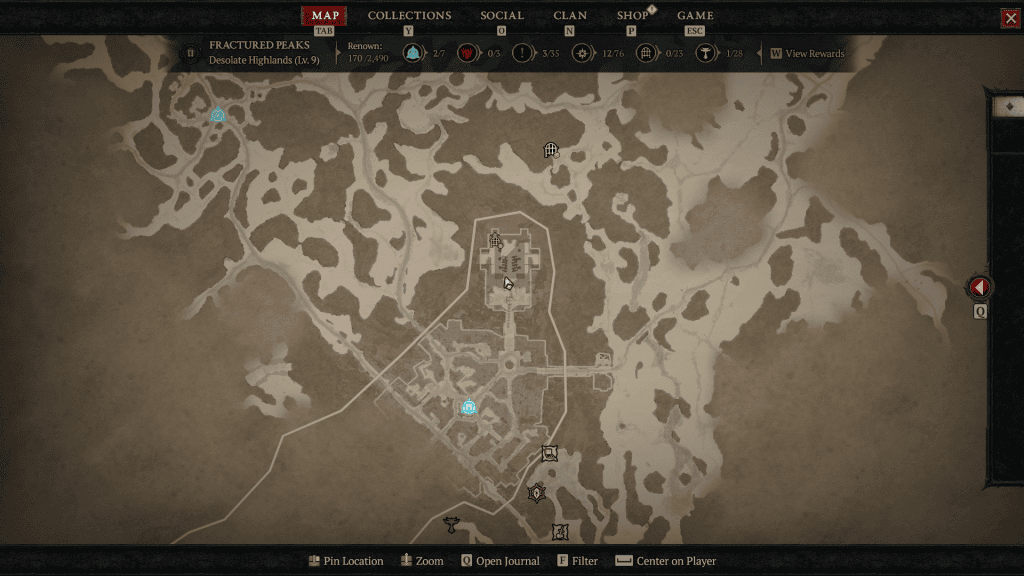The image size is (1024, 576).
Task: View Rewards for Fractured Peaks renown
Action: coord(806,54)
